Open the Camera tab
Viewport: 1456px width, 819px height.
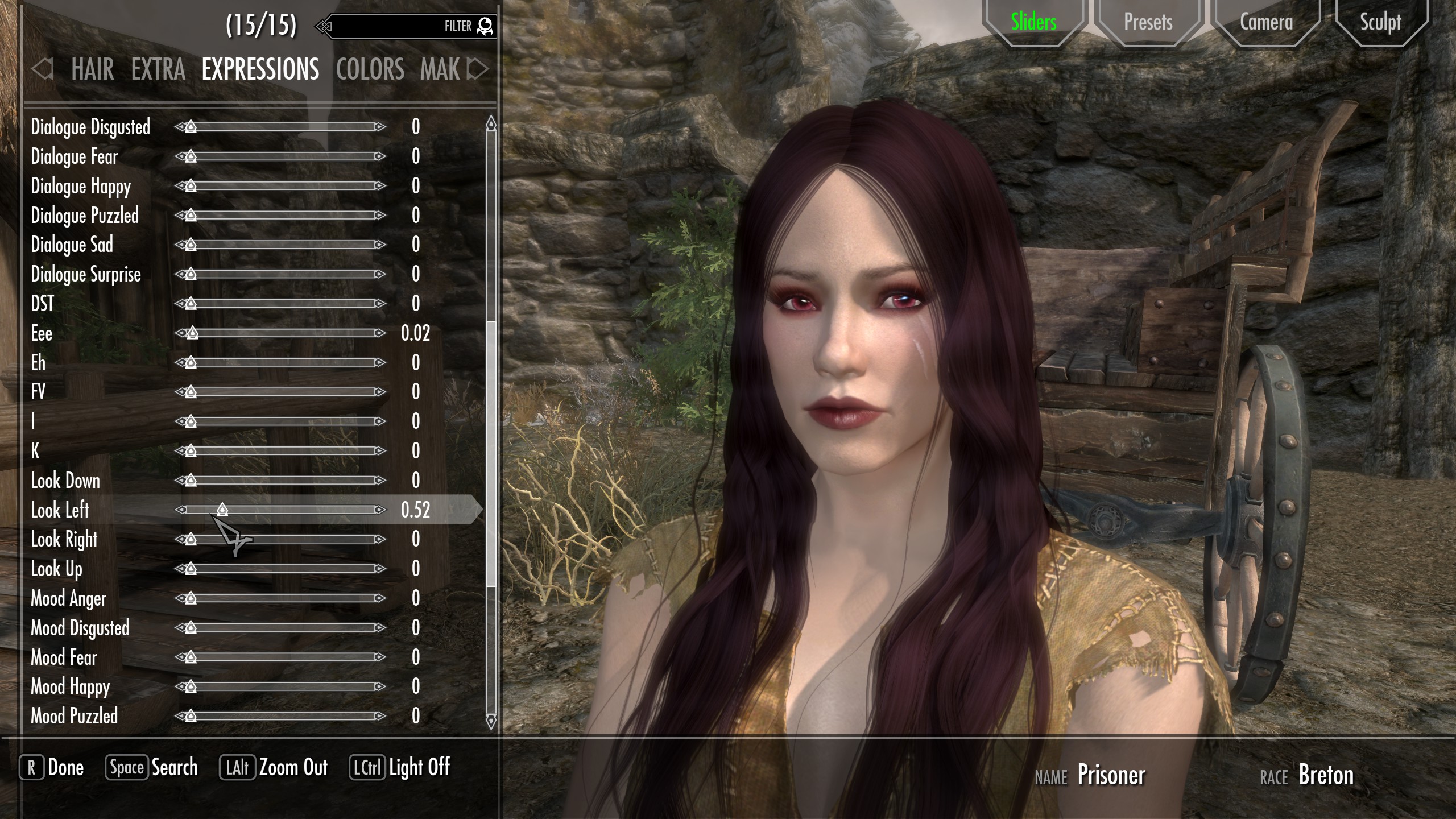click(x=1266, y=23)
